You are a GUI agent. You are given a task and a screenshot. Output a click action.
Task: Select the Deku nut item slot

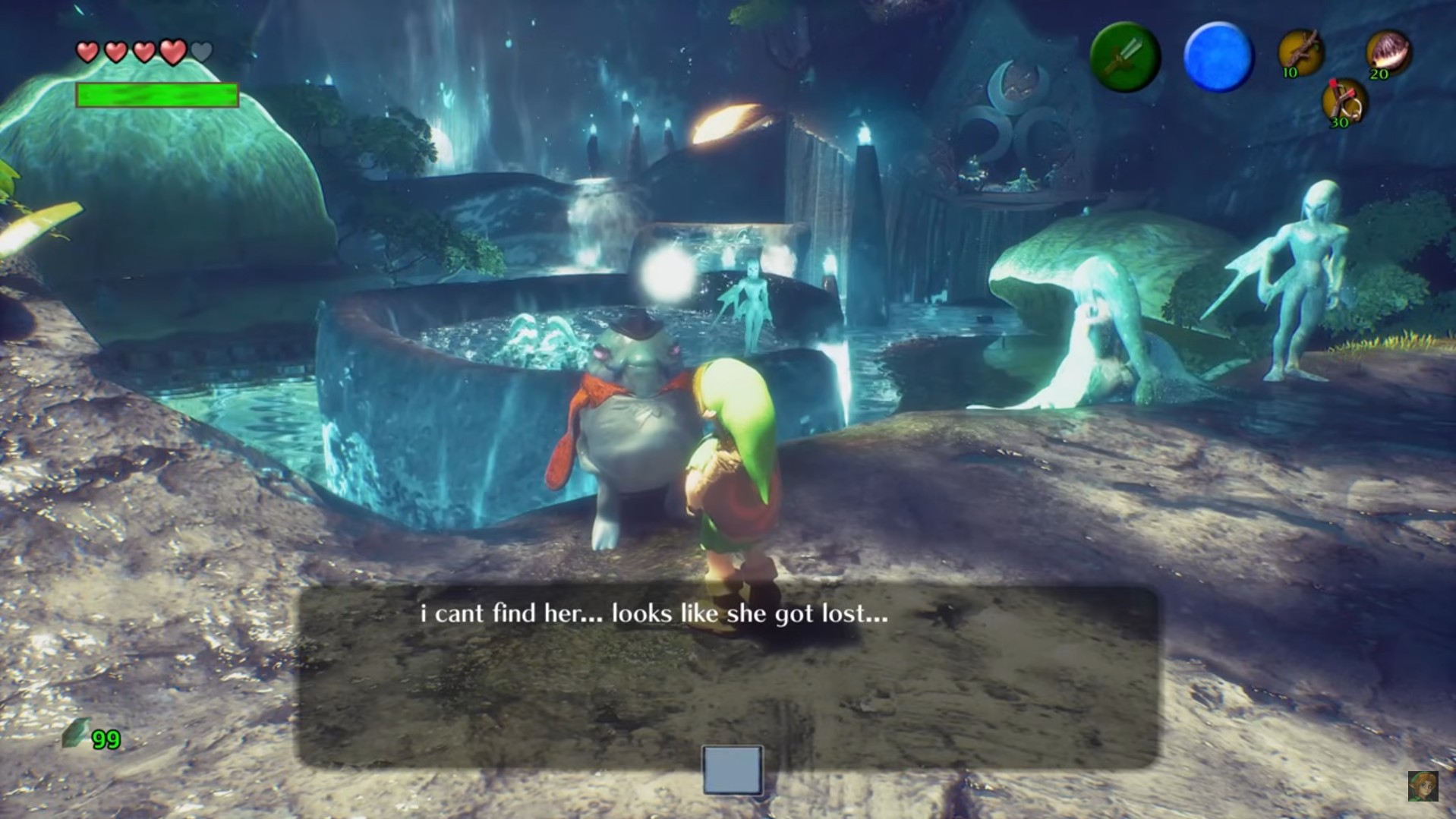(1388, 53)
